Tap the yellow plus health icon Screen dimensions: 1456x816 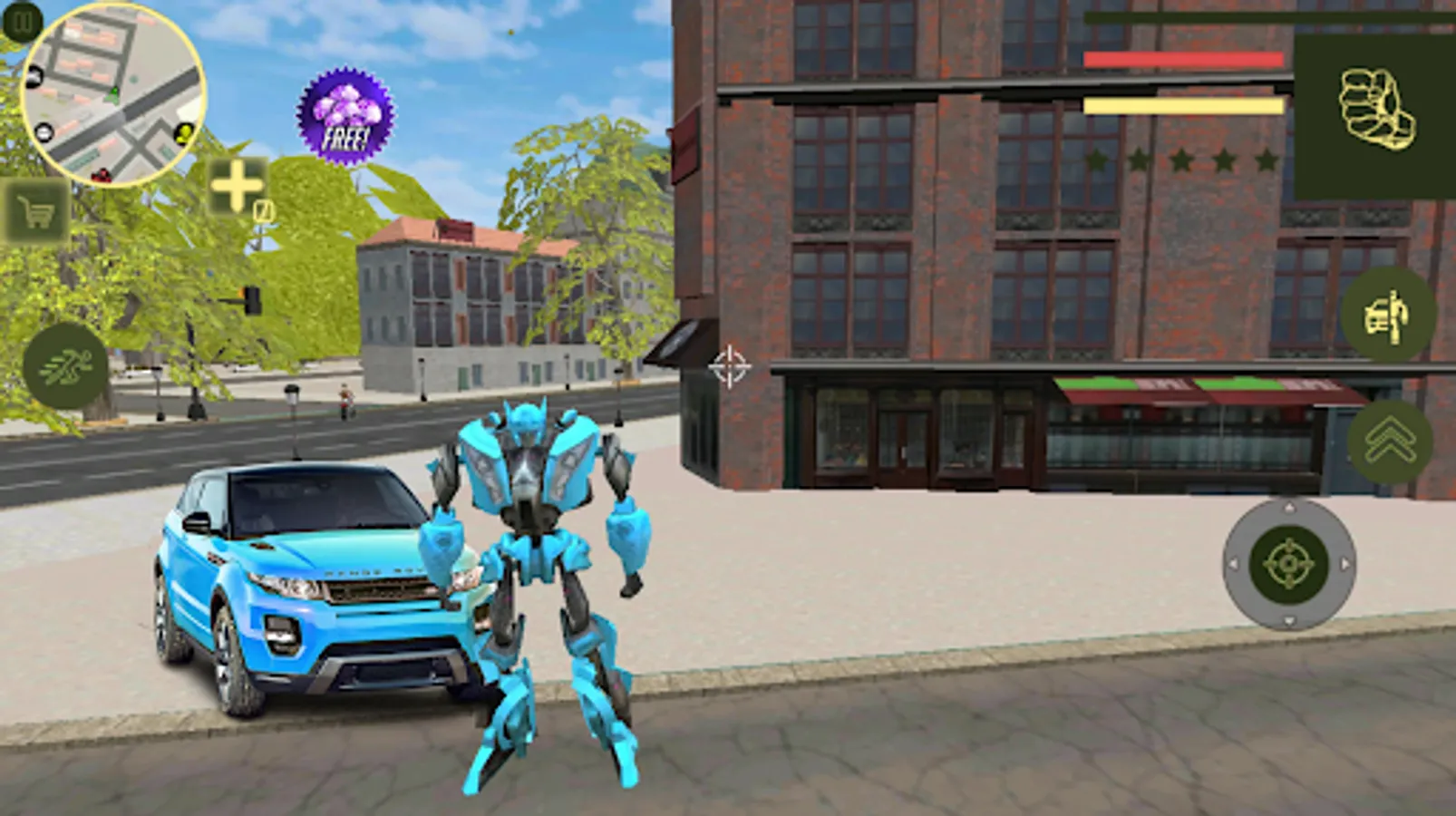238,186
